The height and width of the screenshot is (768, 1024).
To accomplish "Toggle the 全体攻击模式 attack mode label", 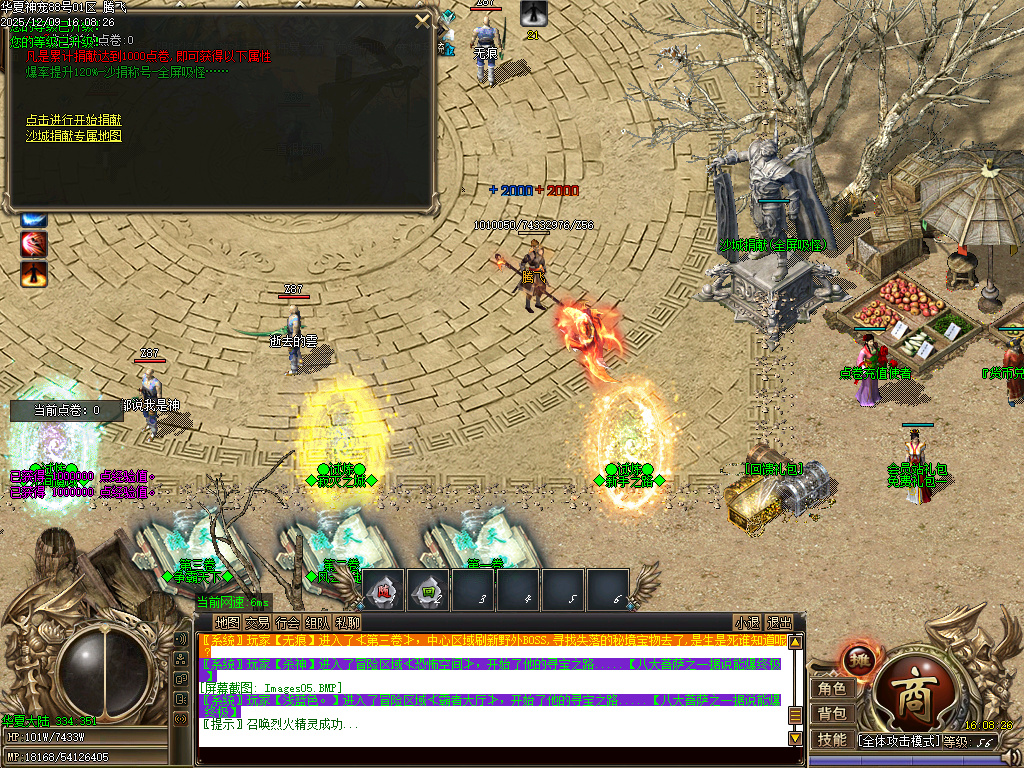I will (901, 741).
